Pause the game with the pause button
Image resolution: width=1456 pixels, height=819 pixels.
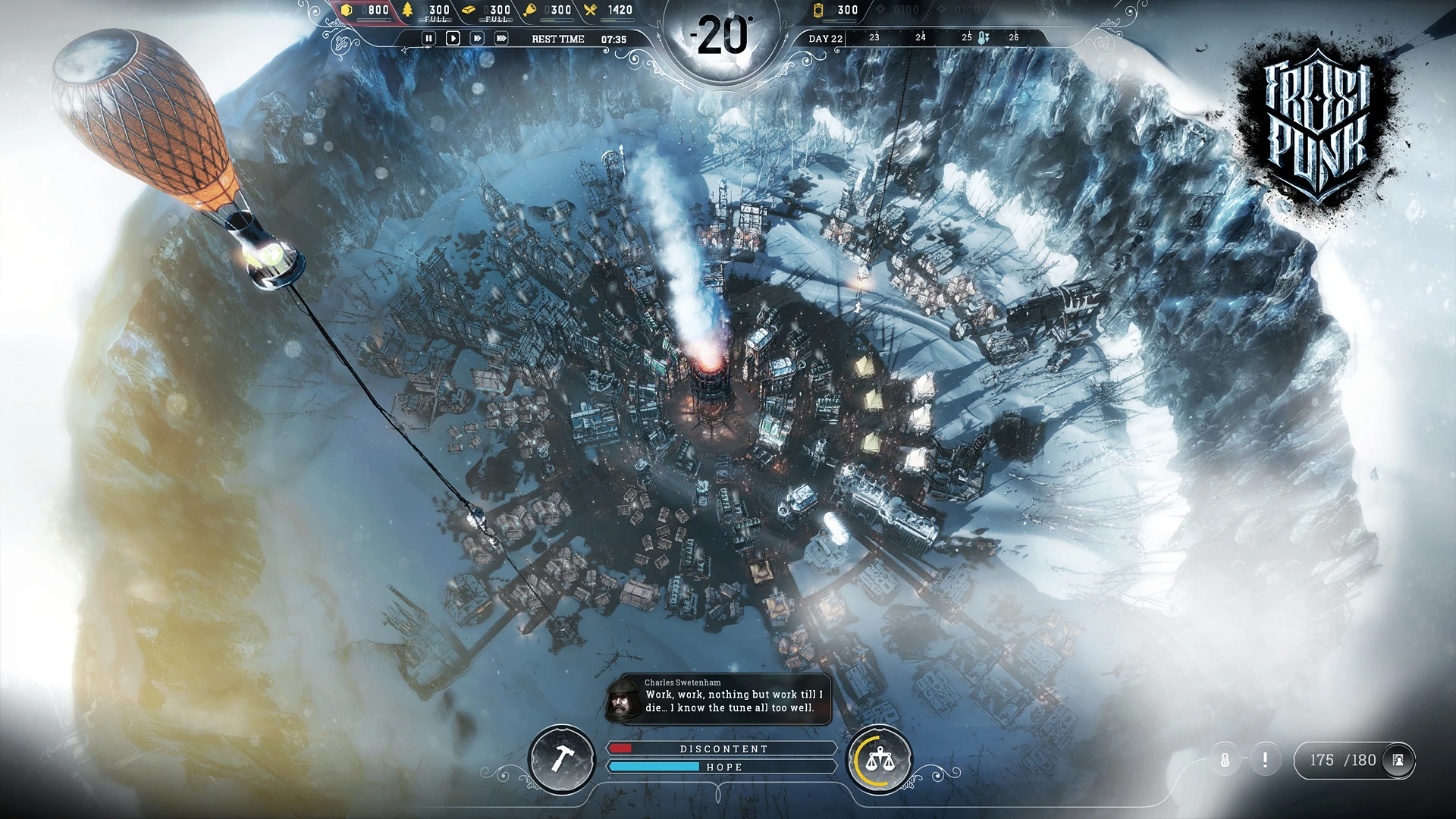point(430,38)
